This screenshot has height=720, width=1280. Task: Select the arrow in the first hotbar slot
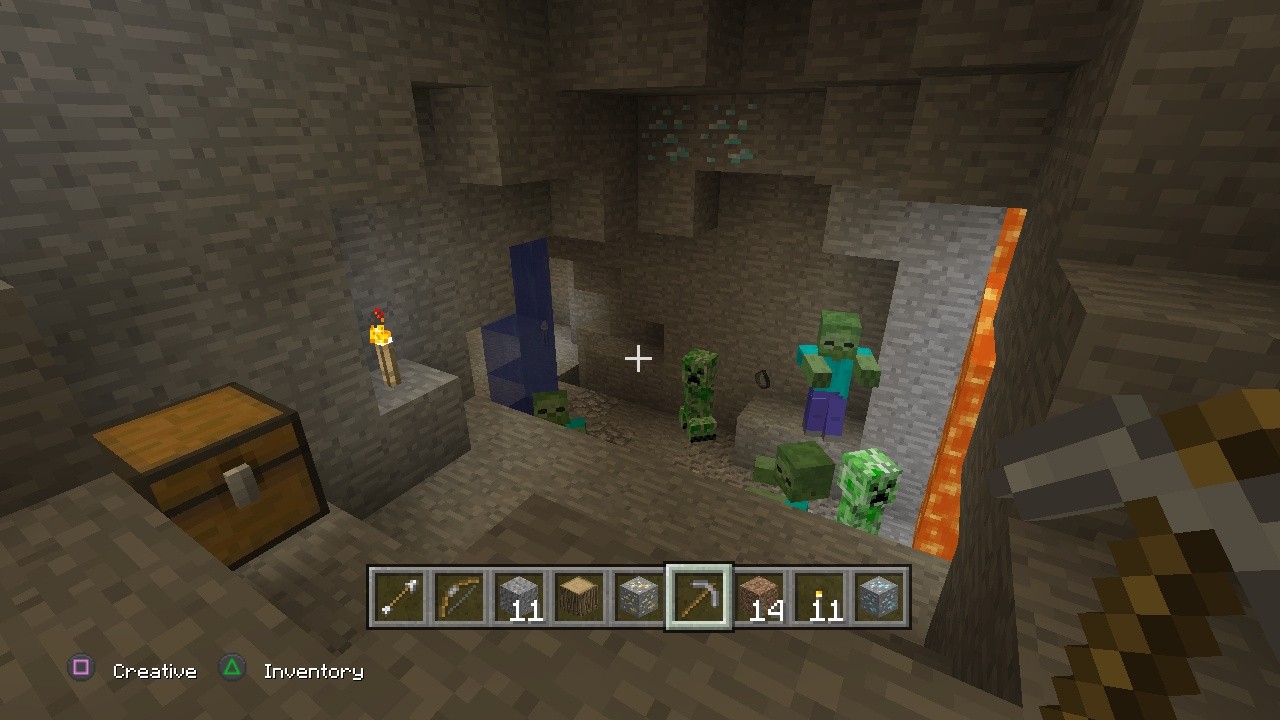point(399,597)
